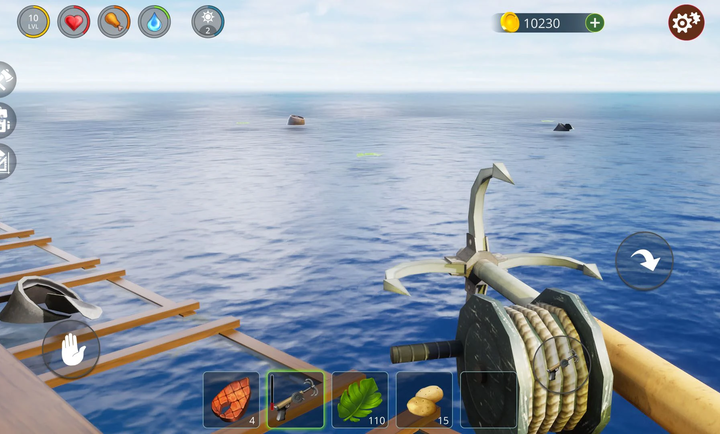Select the raw fish hotbar slot
Viewport: 720px width, 434px height.
click(231, 400)
